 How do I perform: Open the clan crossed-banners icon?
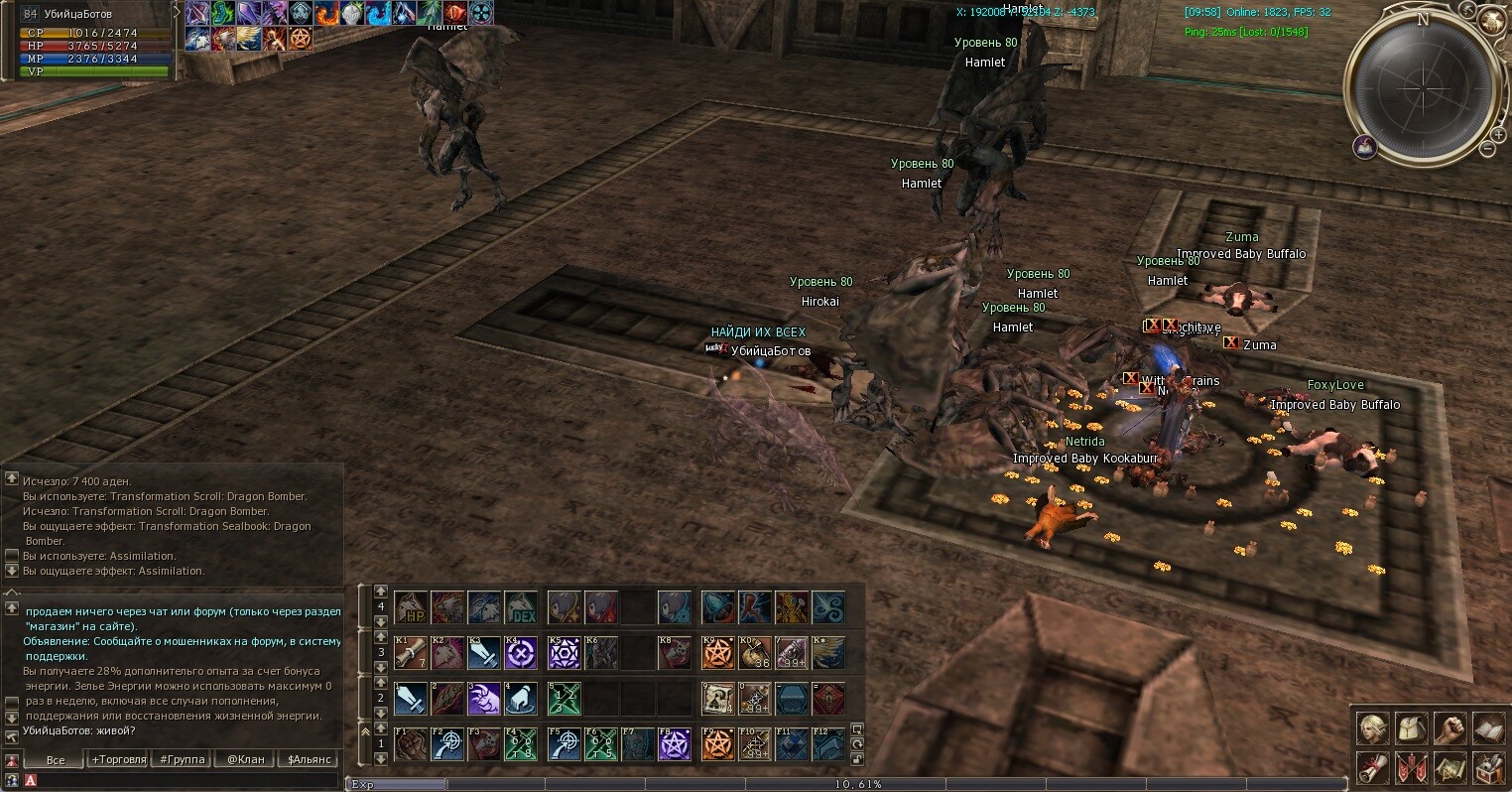[x=1412, y=767]
